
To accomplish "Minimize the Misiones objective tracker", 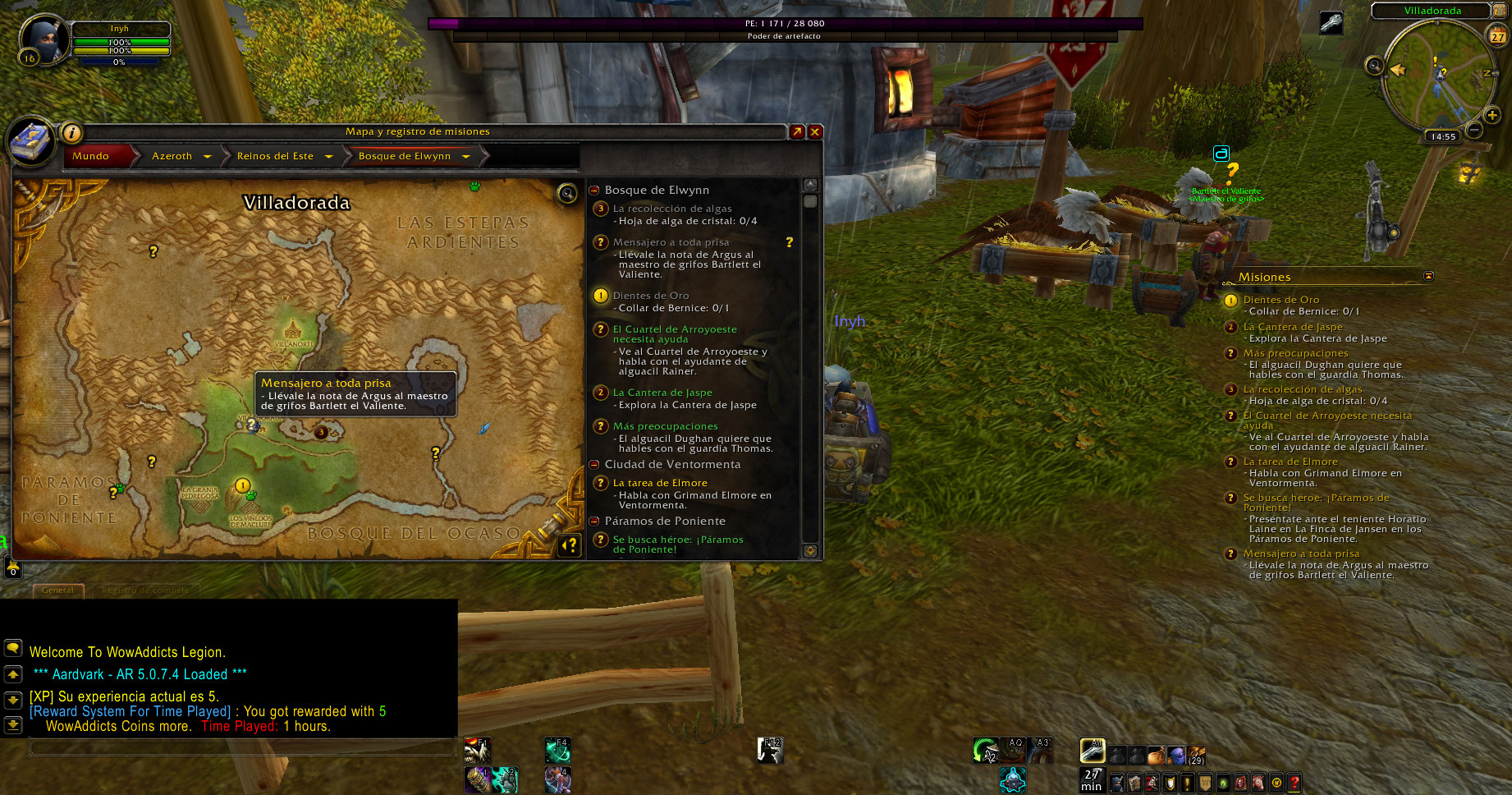I will [x=1428, y=276].
